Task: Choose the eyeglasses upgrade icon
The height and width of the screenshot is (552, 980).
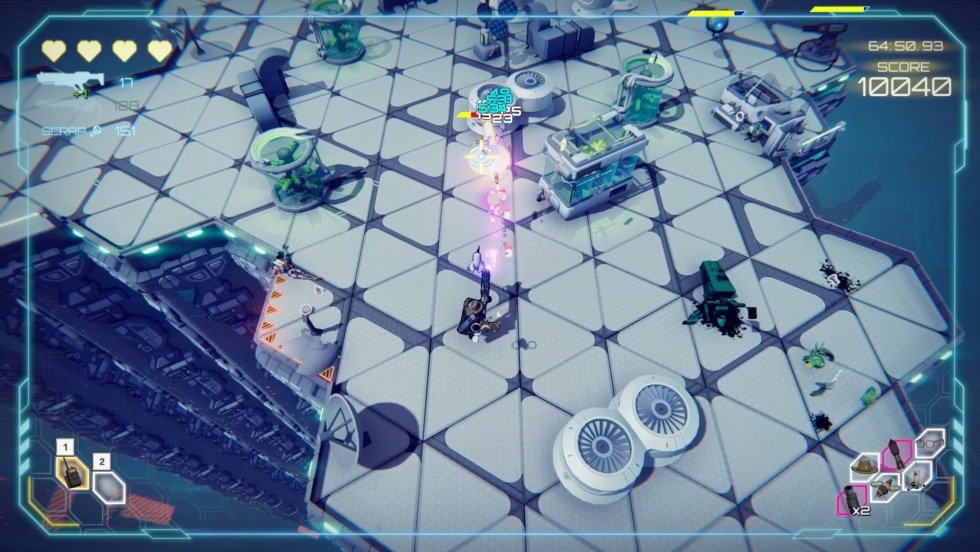Action: point(930,443)
